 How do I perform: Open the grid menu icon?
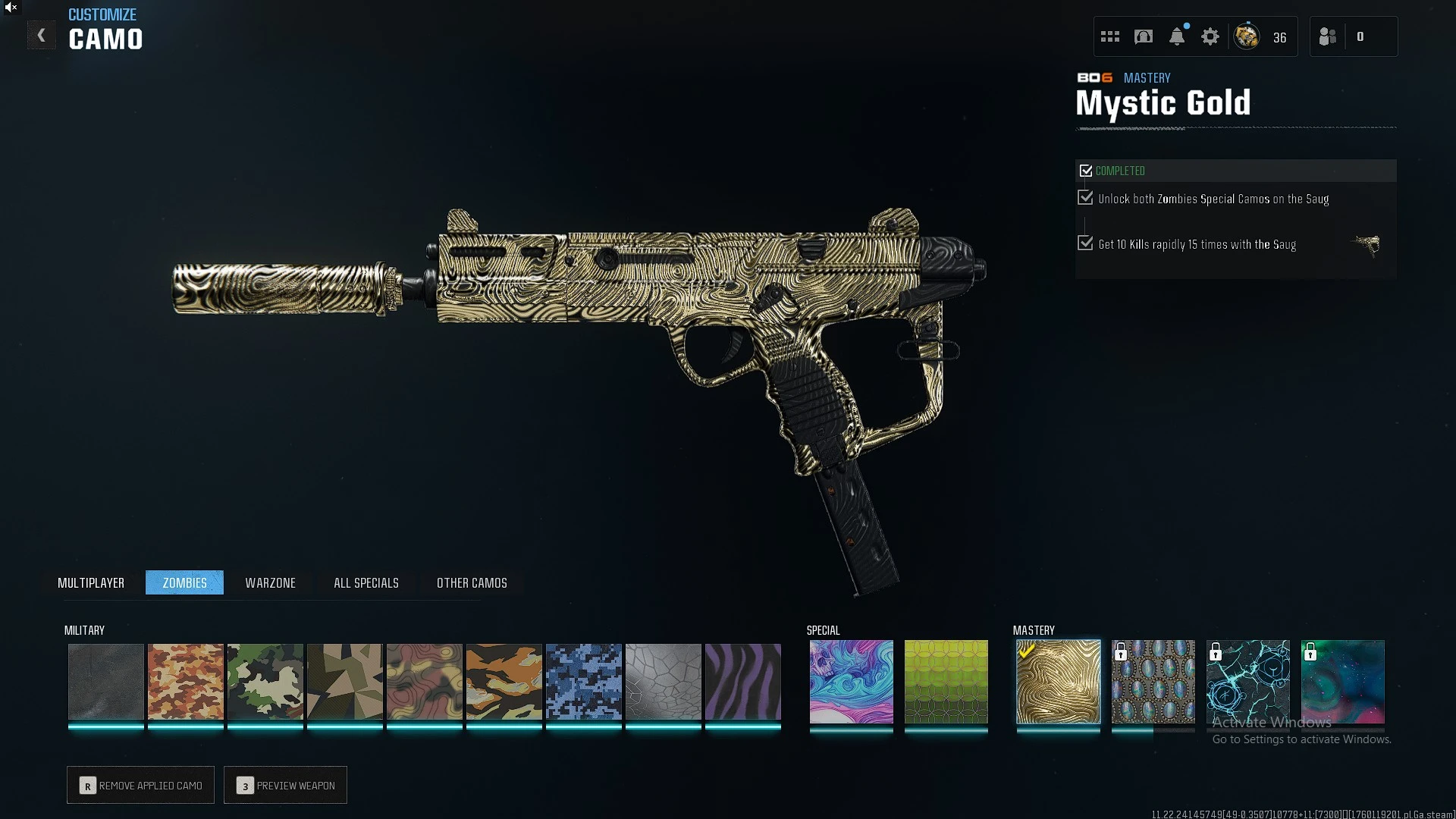[1110, 36]
